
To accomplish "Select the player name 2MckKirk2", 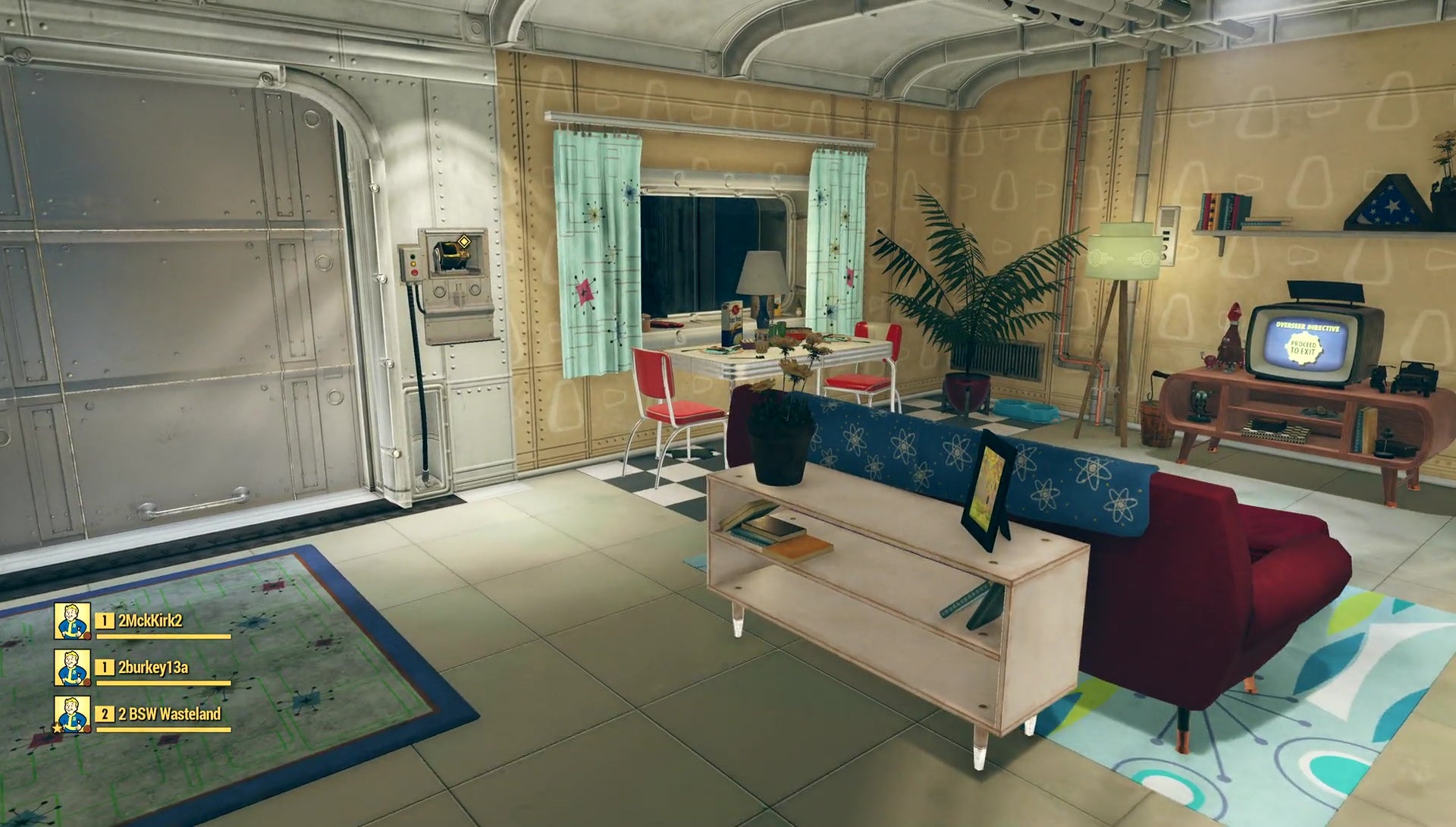I will 150,620.
